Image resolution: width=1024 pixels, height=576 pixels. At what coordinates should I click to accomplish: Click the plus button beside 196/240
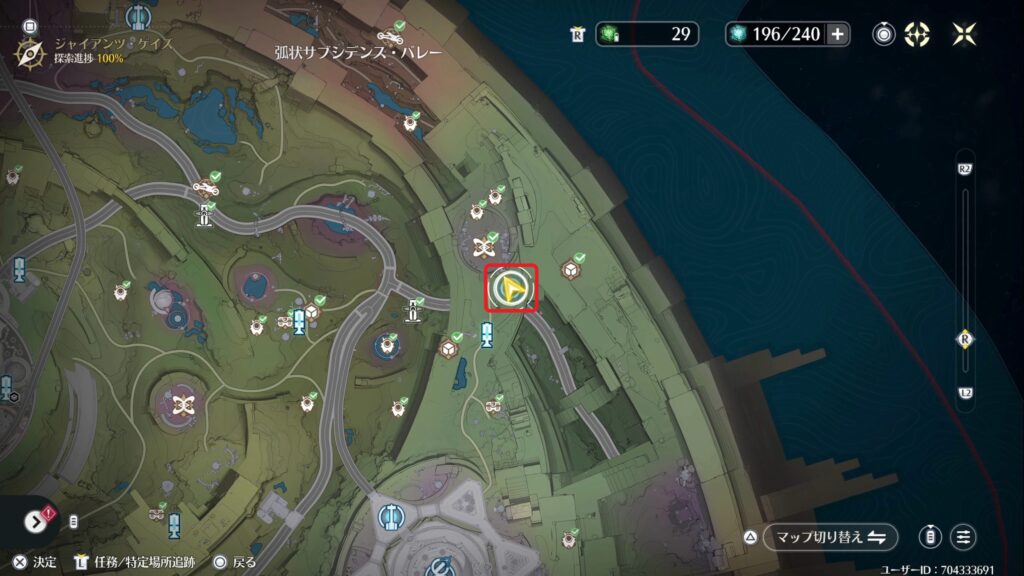coord(838,34)
